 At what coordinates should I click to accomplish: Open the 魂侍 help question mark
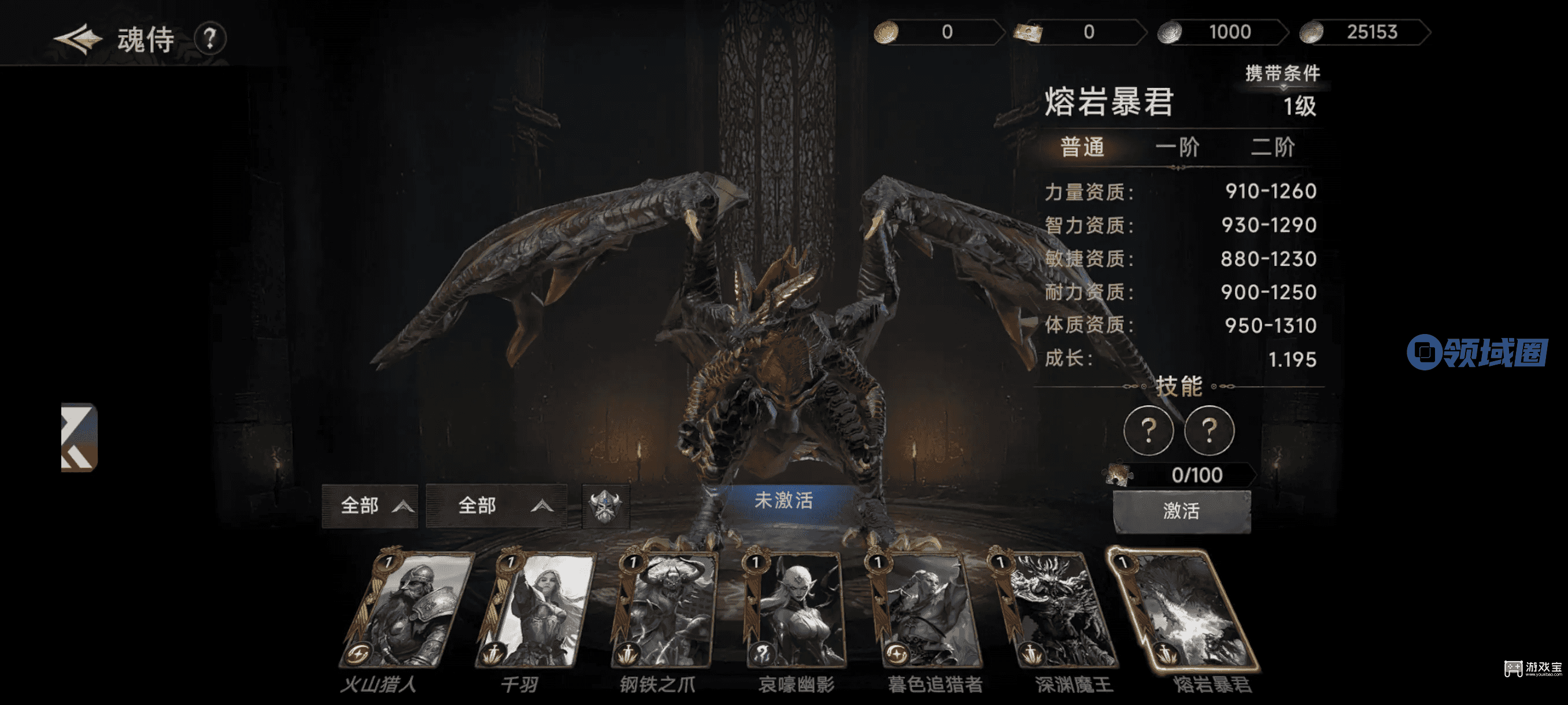(210, 39)
